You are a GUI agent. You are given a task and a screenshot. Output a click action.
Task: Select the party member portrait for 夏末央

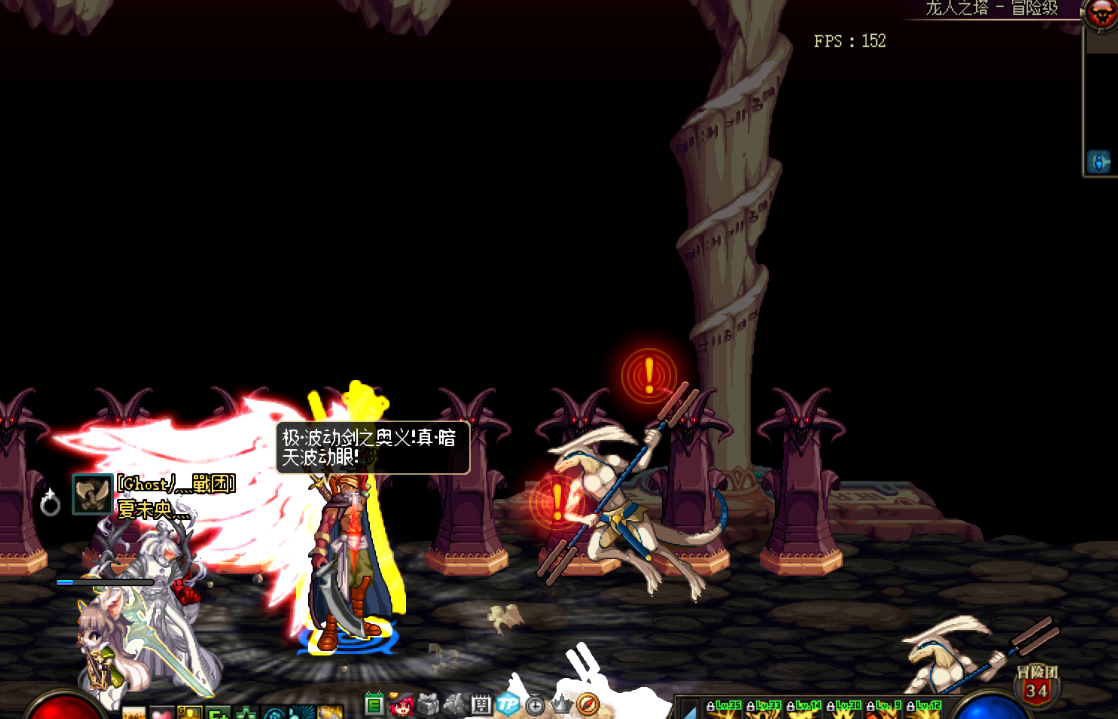[92, 495]
